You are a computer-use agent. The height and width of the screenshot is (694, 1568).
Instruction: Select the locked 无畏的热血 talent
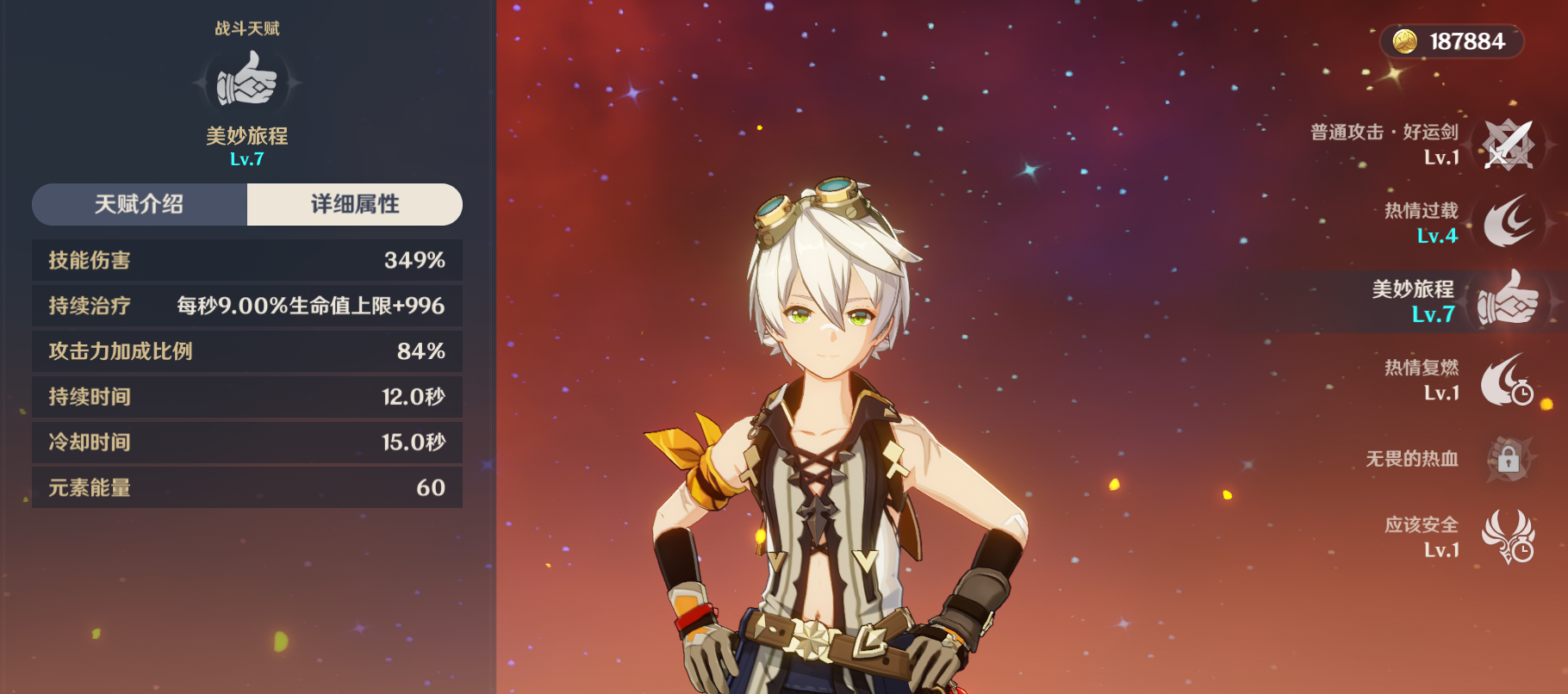coord(1508,459)
